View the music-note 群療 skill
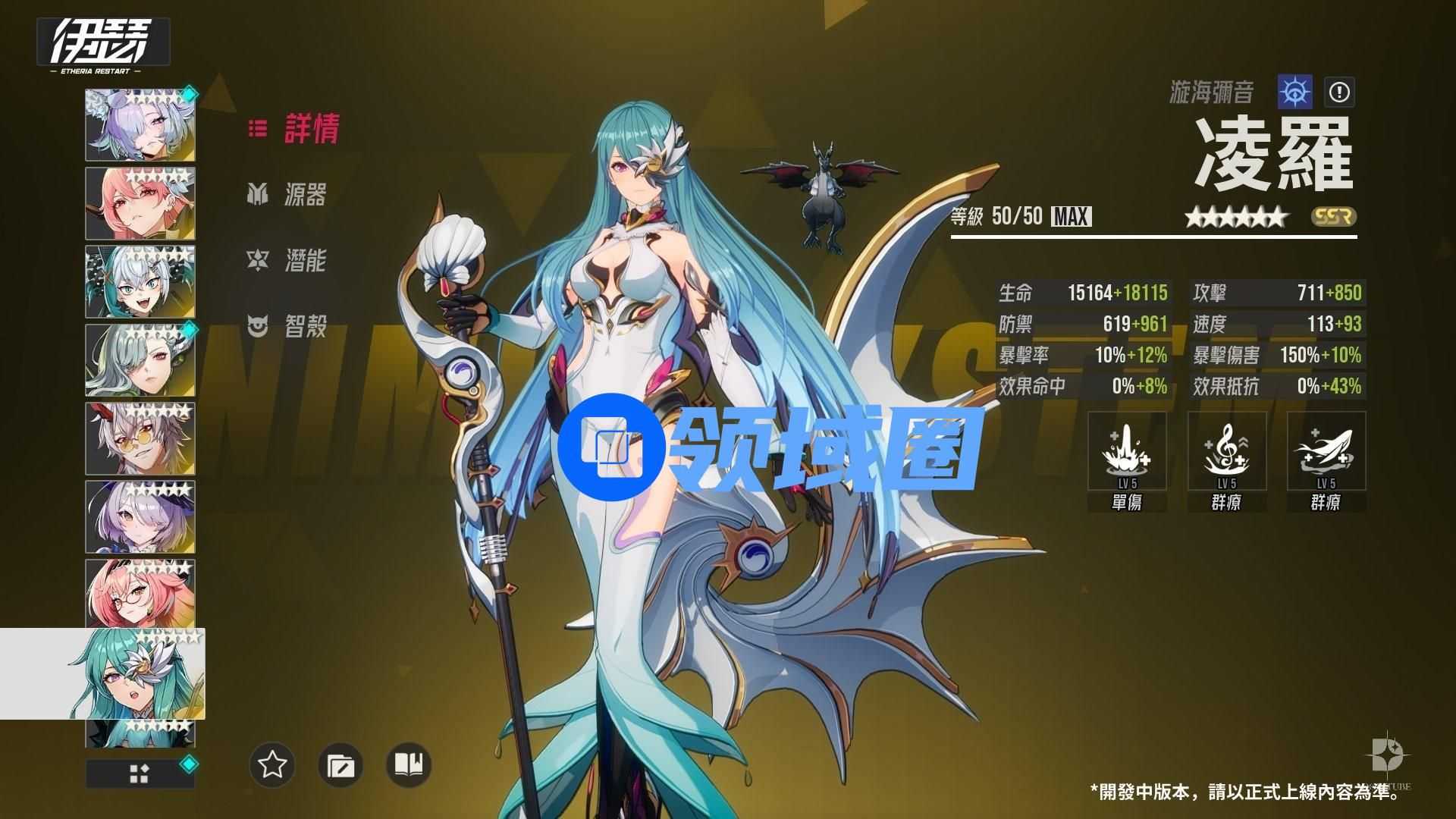 pos(1226,452)
